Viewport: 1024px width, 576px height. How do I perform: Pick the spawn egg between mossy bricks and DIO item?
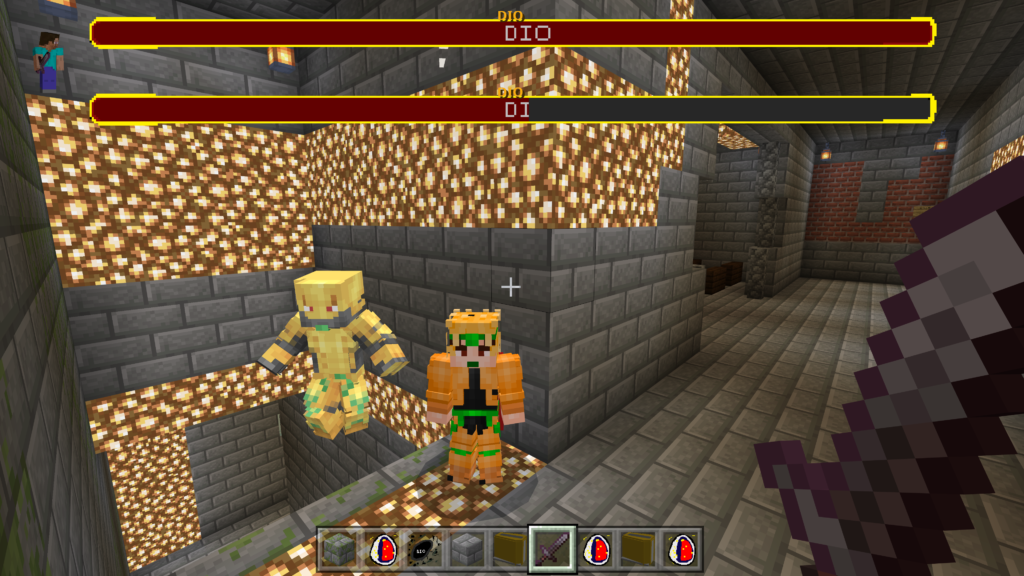point(381,549)
